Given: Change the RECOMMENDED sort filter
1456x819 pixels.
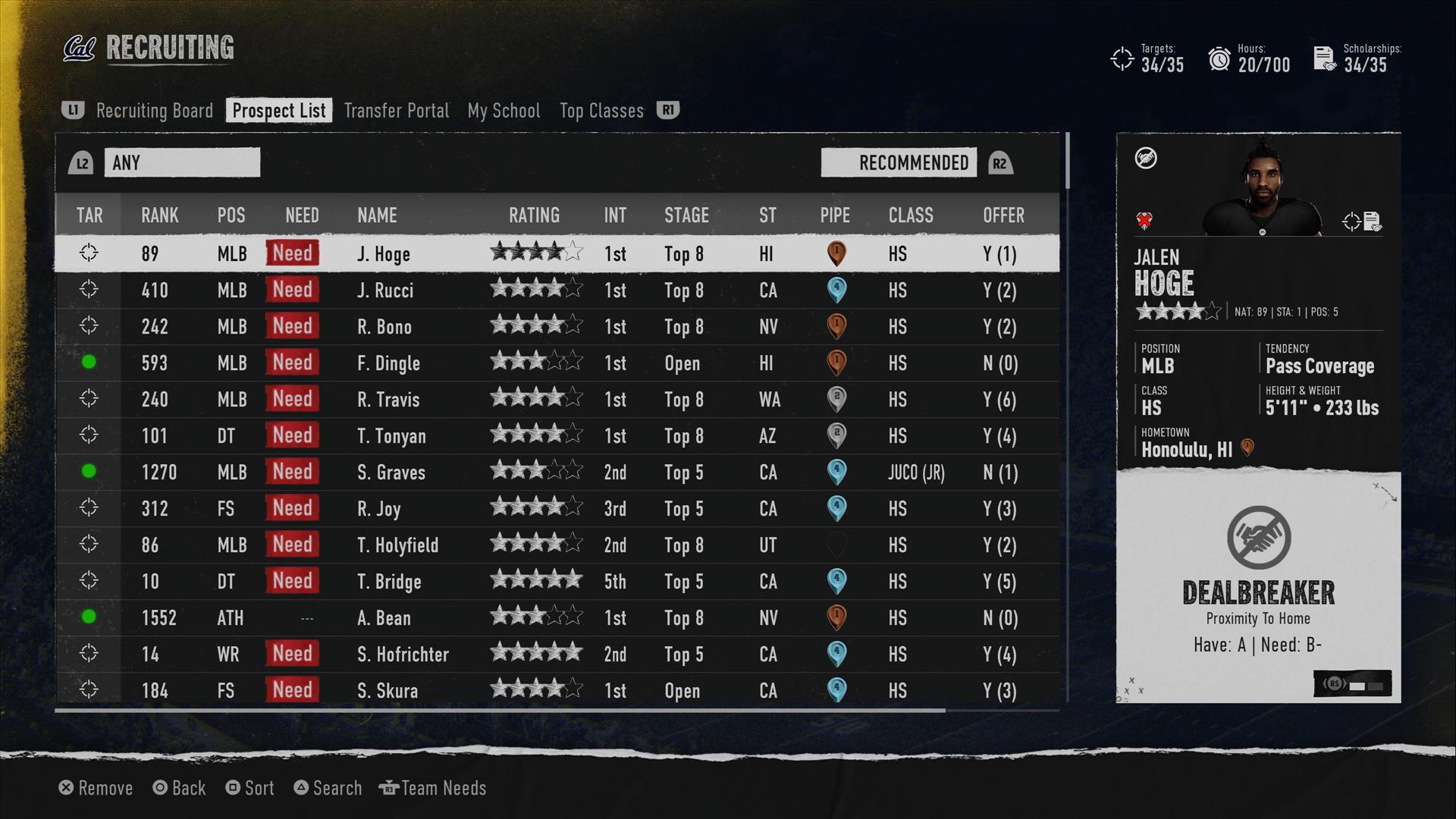Looking at the screenshot, I should click(899, 163).
